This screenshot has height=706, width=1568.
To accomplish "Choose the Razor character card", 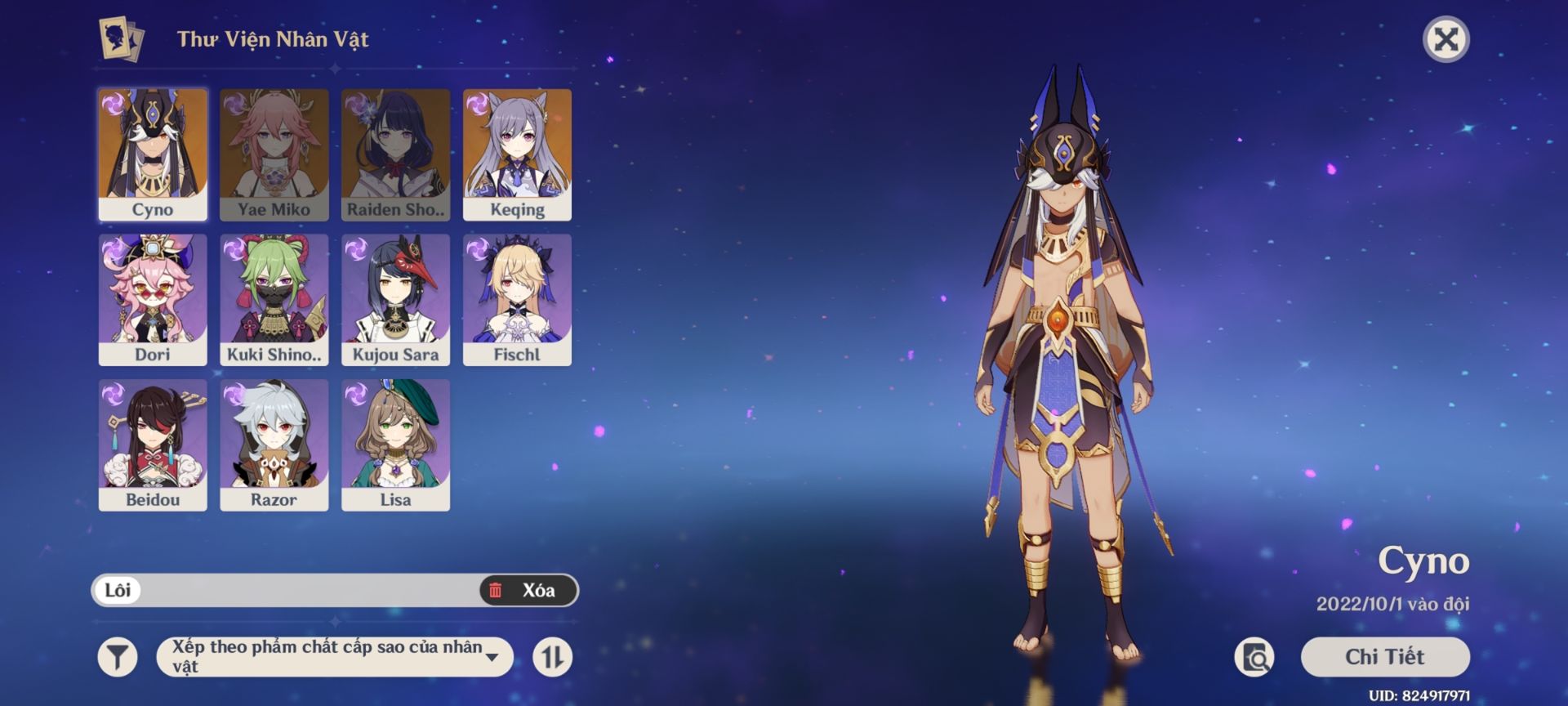I will (x=274, y=445).
